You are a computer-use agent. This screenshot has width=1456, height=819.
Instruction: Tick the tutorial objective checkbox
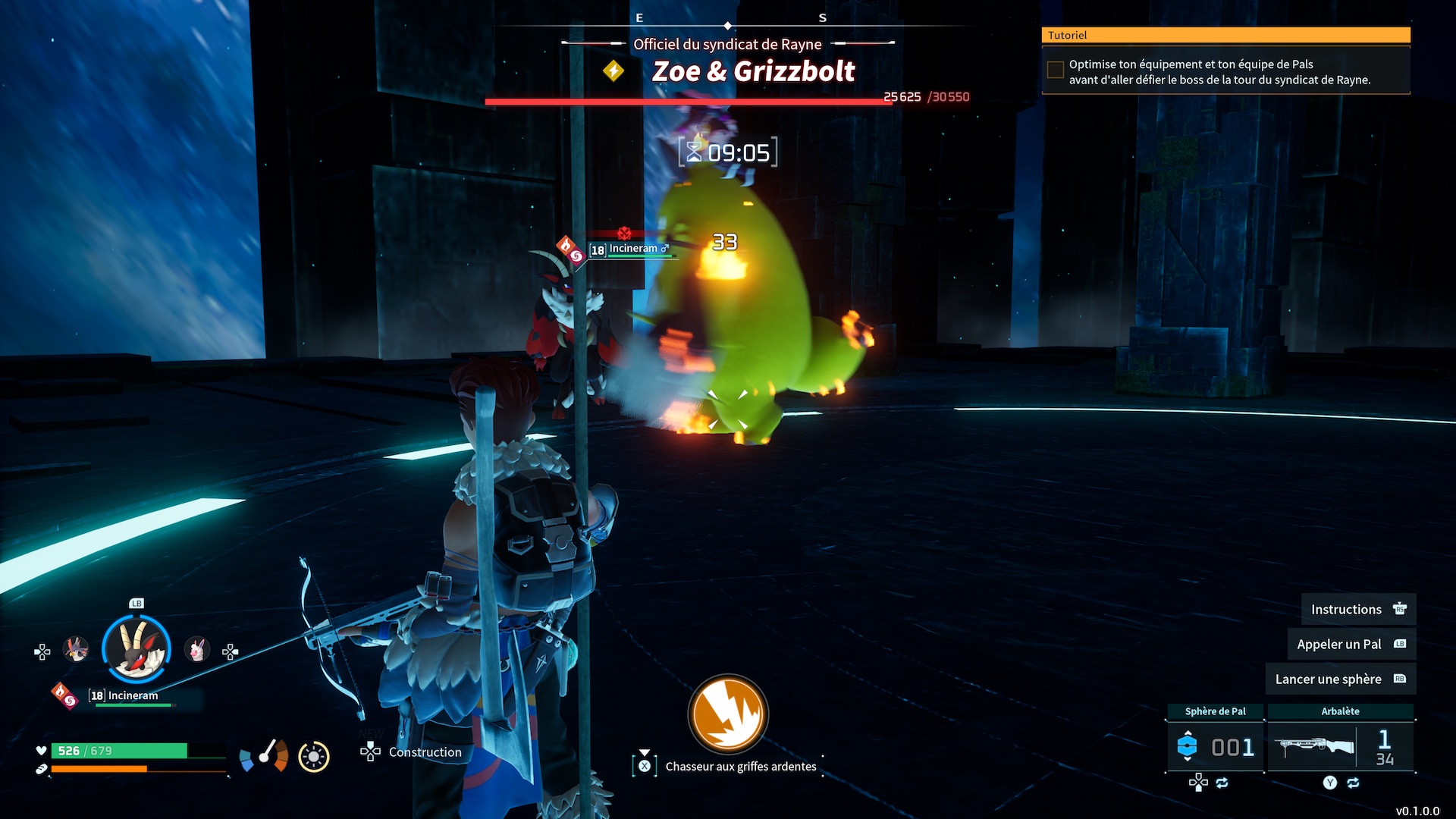pyautogui.click(x=1055, y=71)
